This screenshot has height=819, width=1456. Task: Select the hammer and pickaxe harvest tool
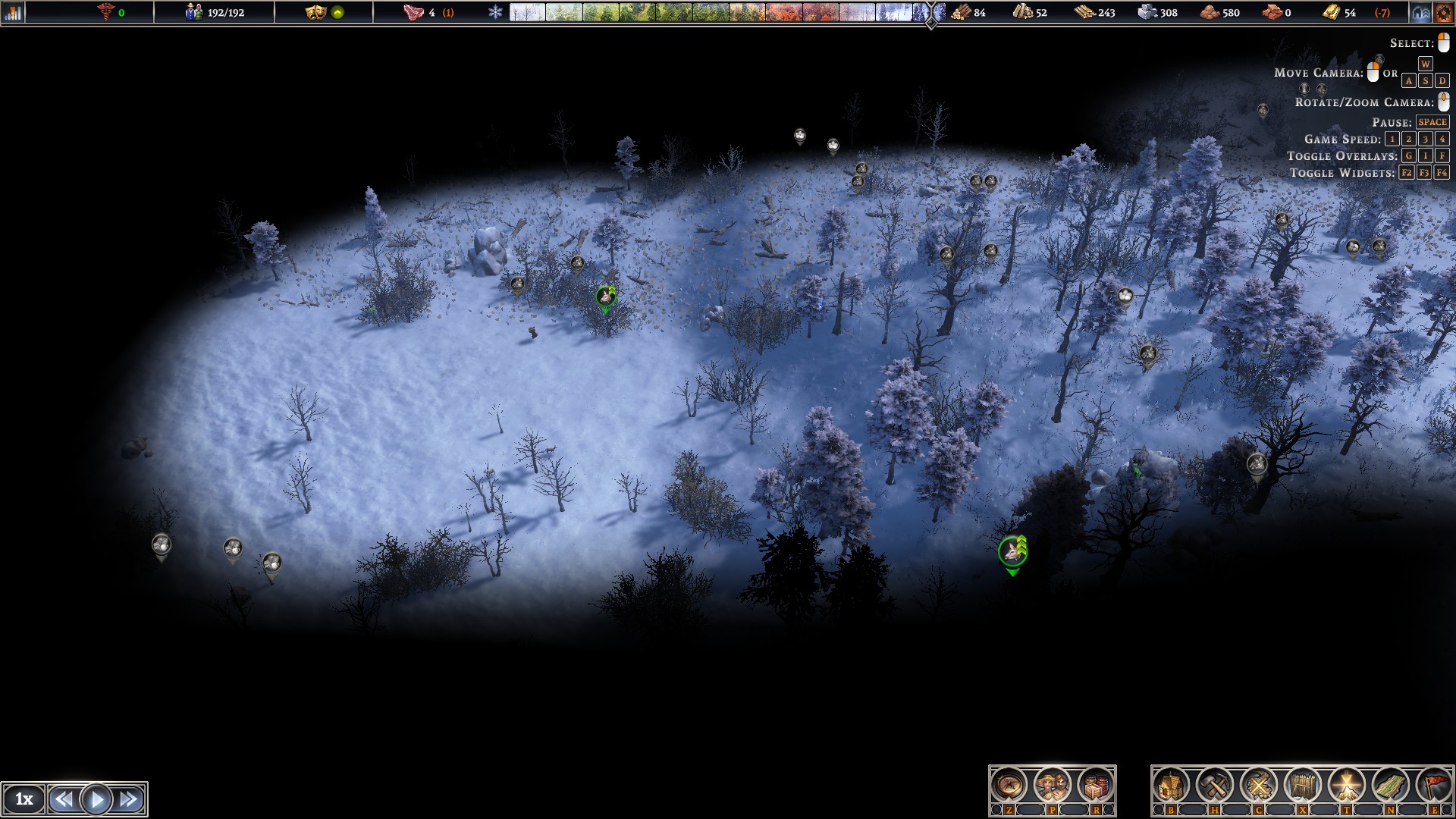[1215, 786]
